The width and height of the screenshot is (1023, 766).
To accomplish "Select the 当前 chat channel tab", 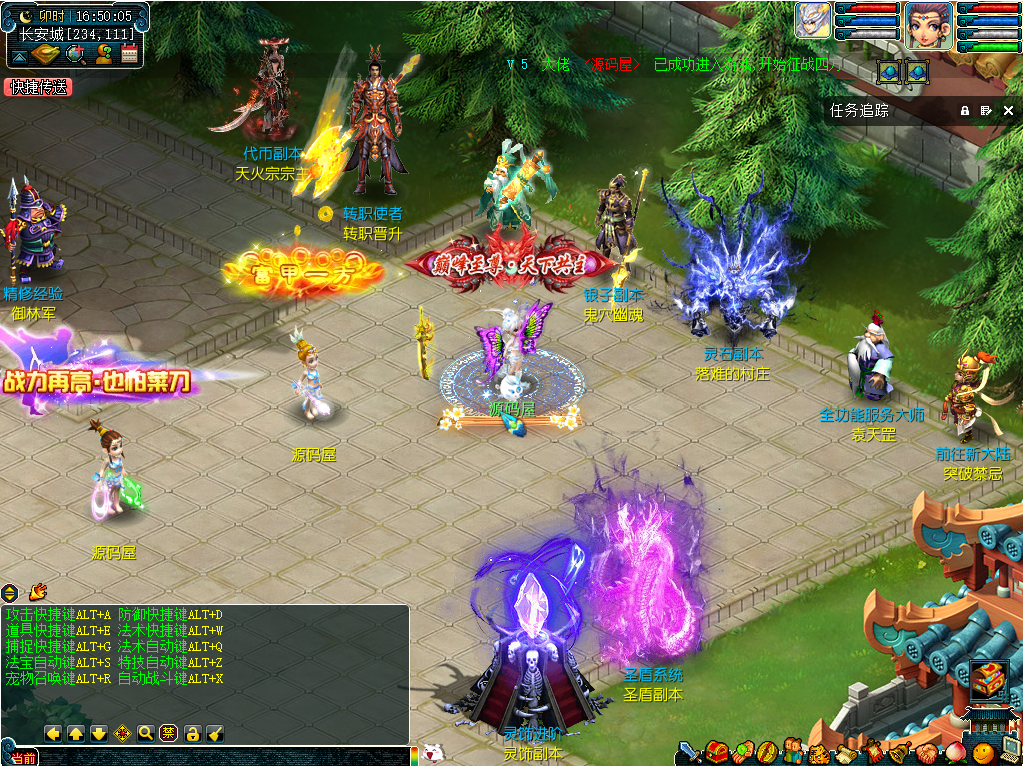I will (x=23, y=758).
